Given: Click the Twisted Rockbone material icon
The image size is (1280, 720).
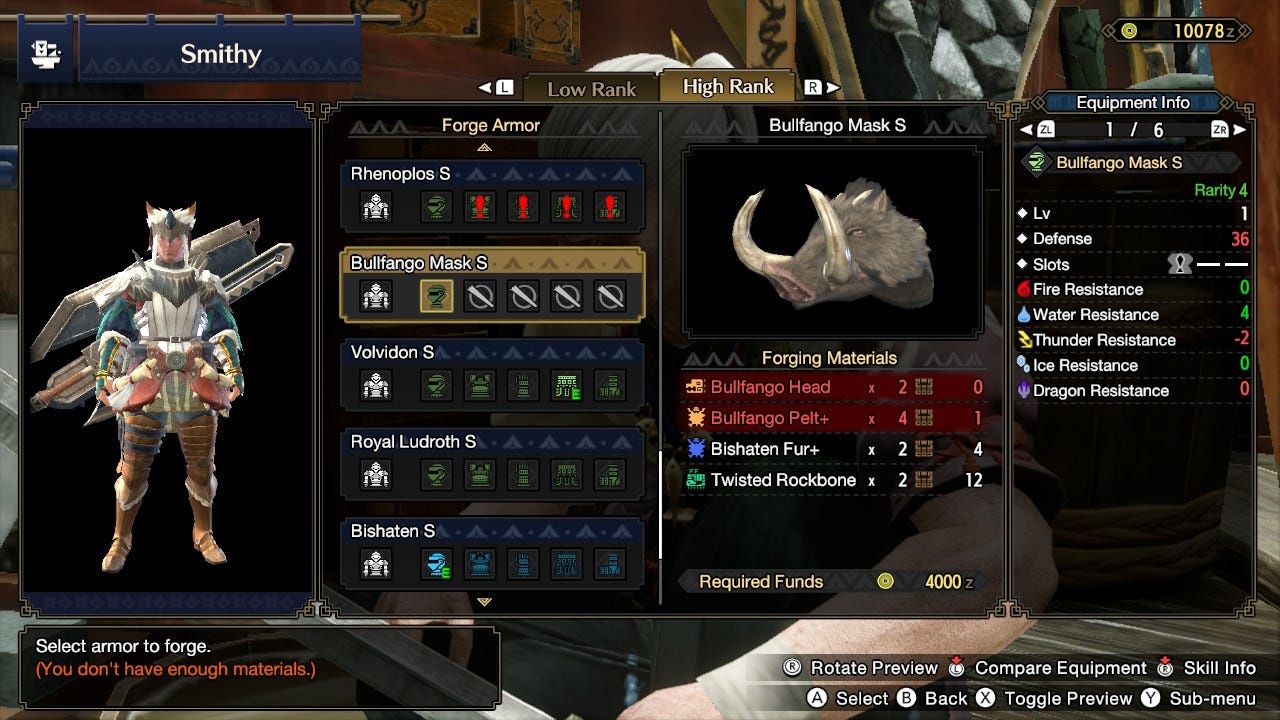Looking at the screenshot, I should point(697,480).
